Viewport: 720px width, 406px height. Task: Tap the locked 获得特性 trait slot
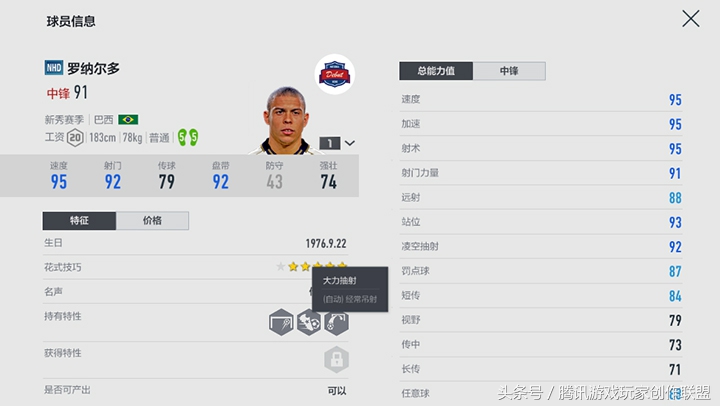coord(336,358)
